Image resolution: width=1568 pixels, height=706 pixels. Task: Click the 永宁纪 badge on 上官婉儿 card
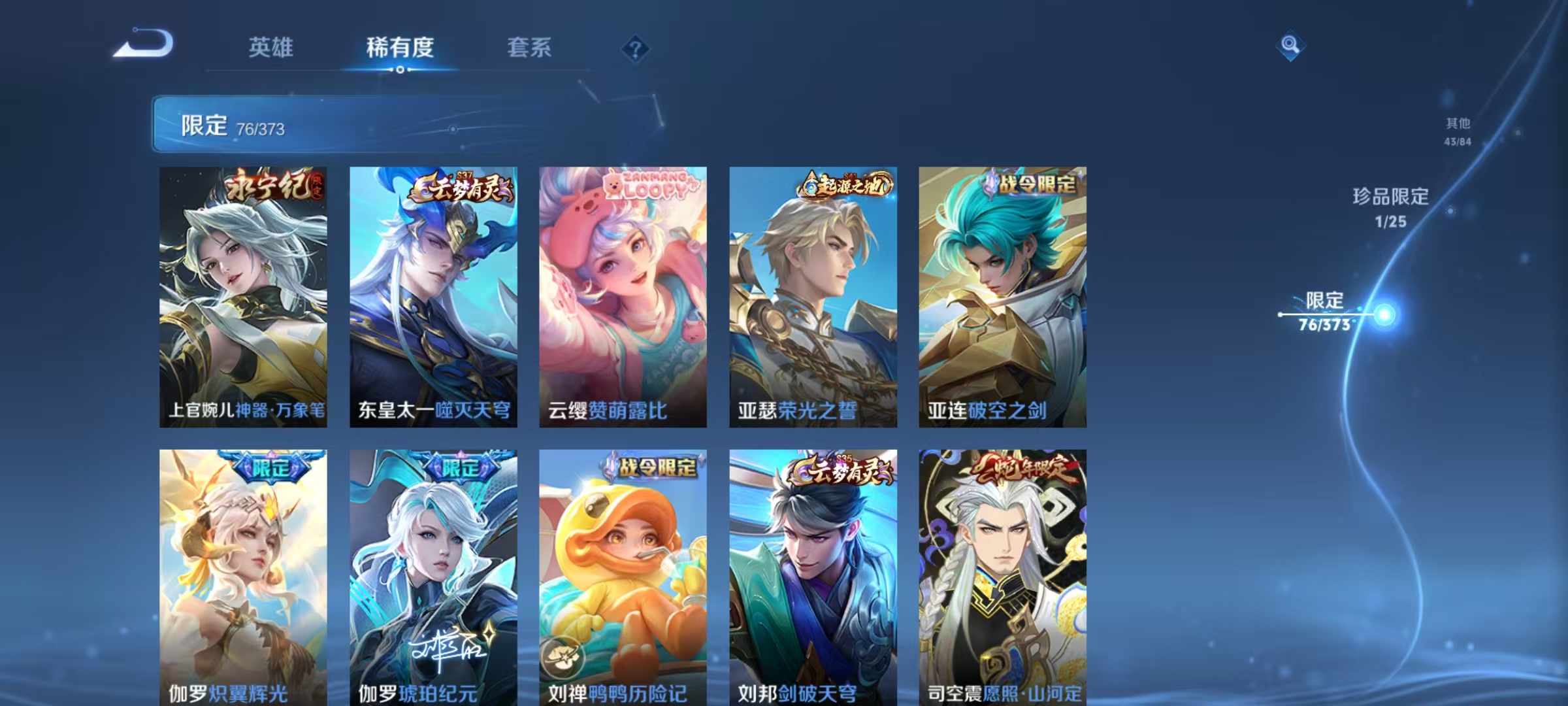click(x=273, y=188)
